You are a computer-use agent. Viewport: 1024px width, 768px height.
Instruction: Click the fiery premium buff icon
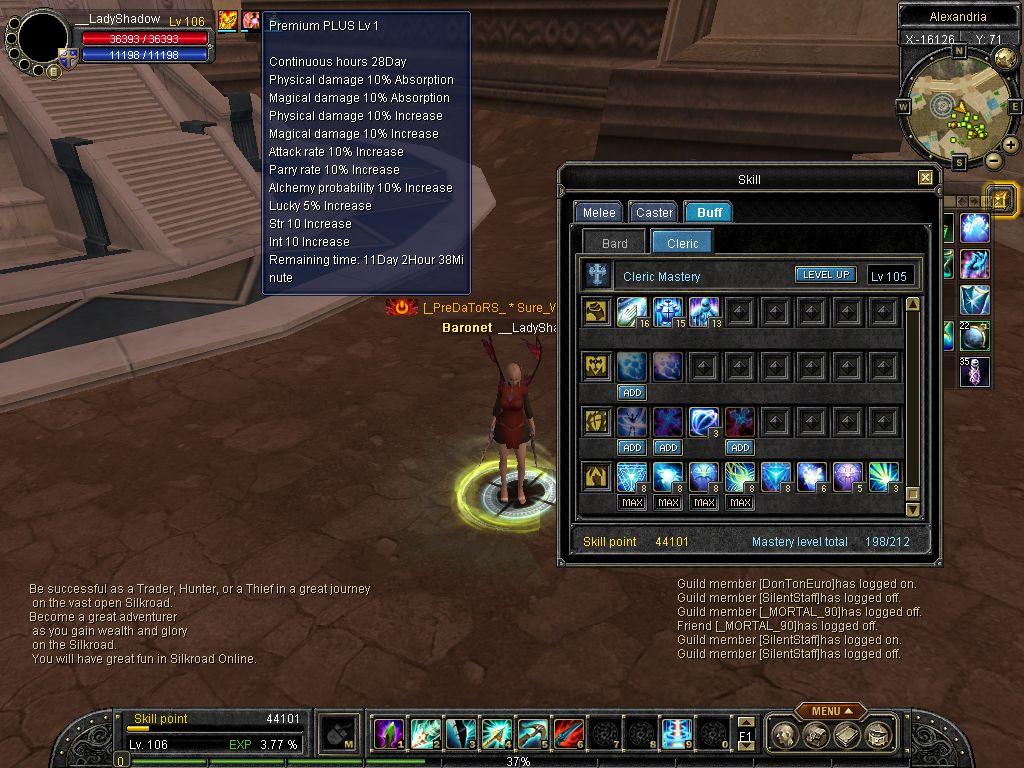coord(228,20)
